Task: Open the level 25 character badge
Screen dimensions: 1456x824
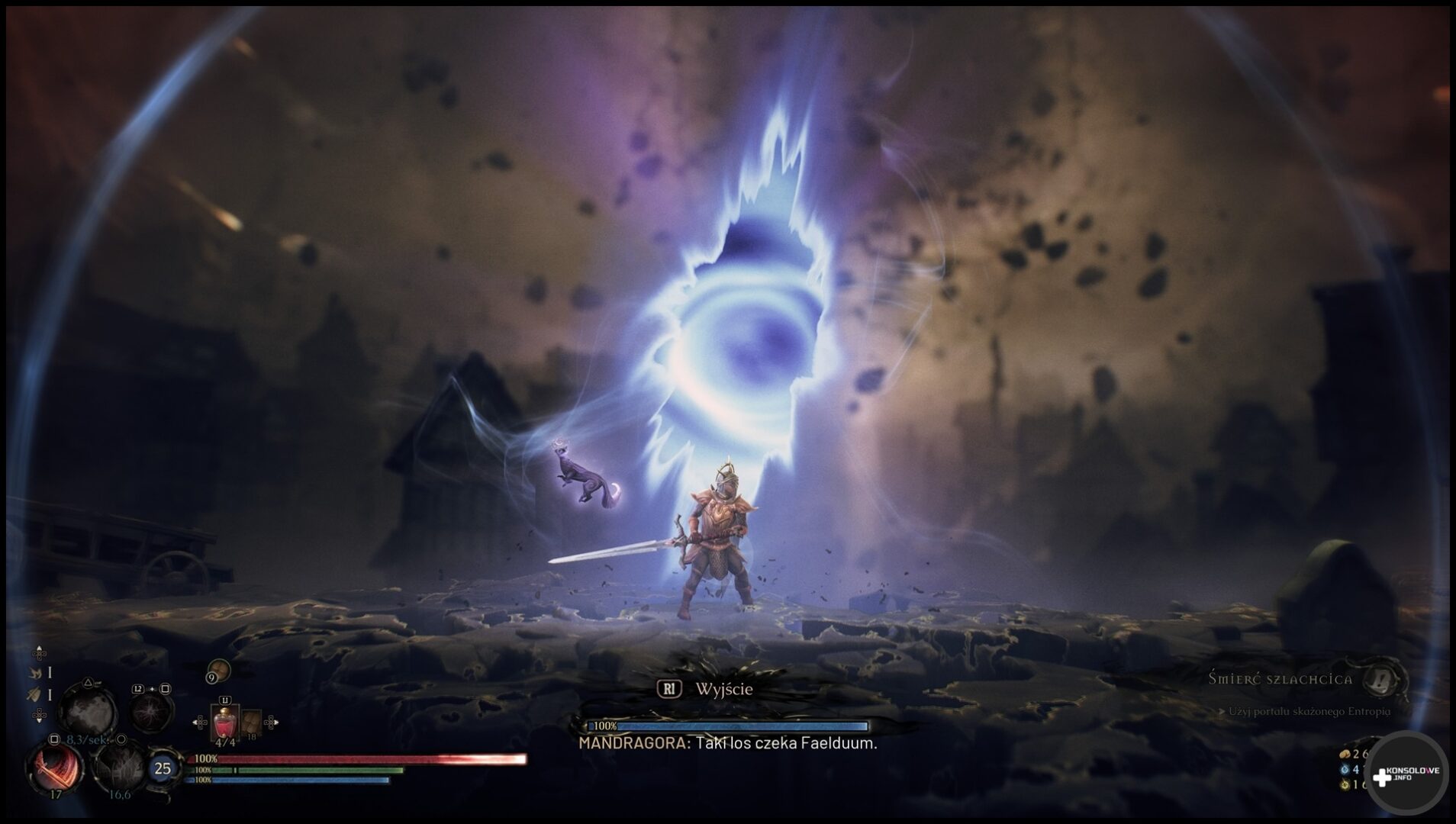Action: pyautogui.click(x=163, y=768)
